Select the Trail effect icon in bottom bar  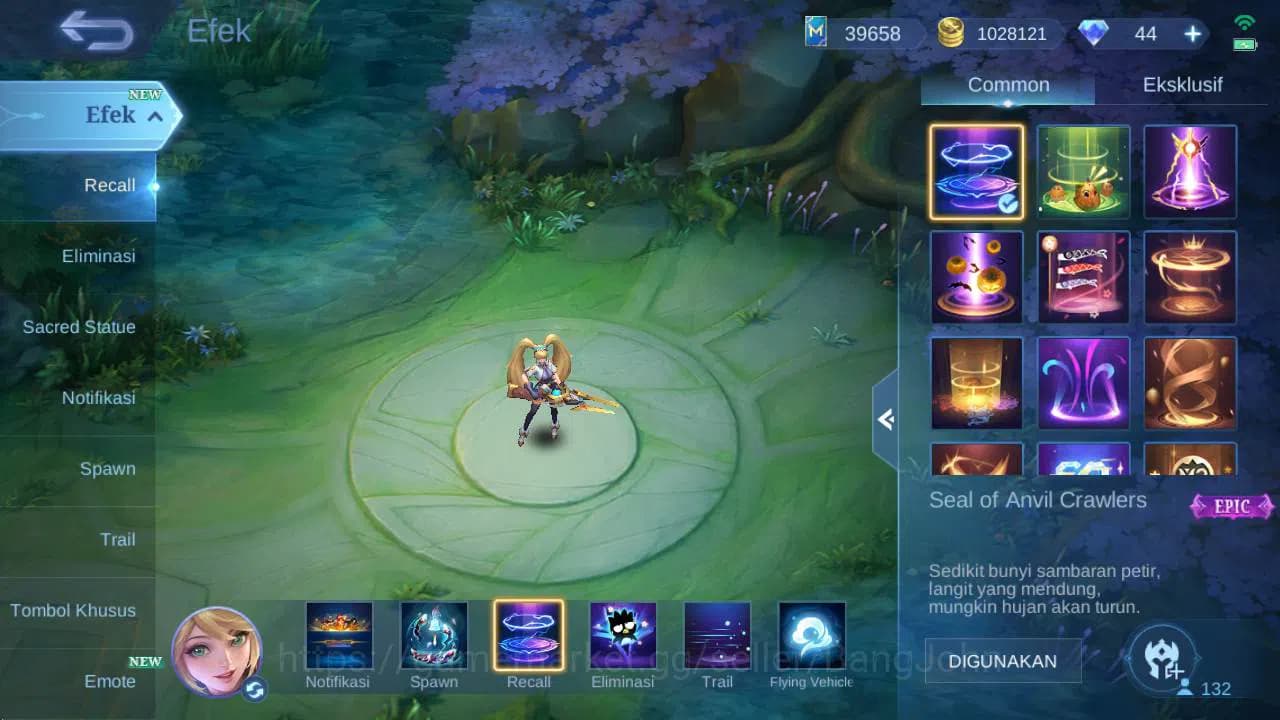(716, 634)
